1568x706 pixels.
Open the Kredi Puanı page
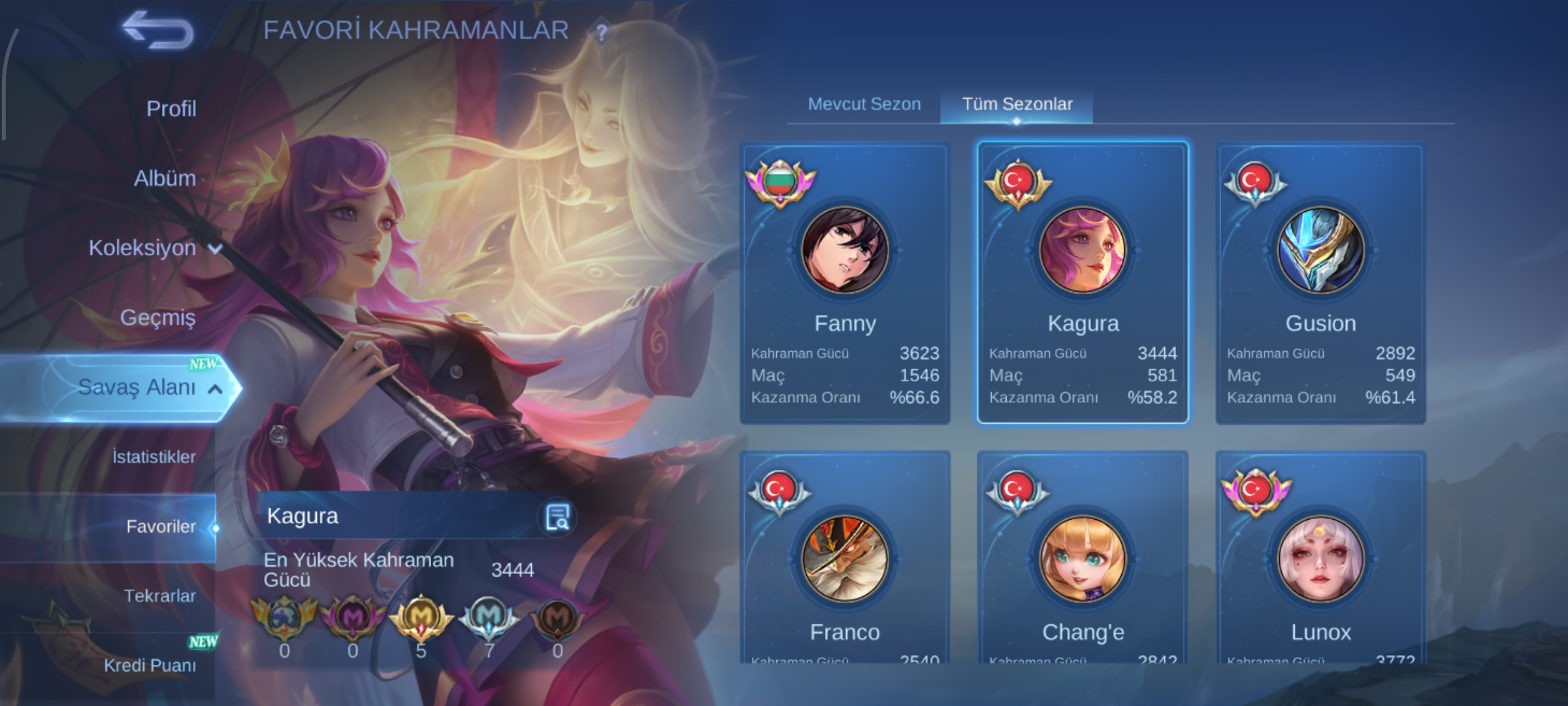click(x=150, y=665)
